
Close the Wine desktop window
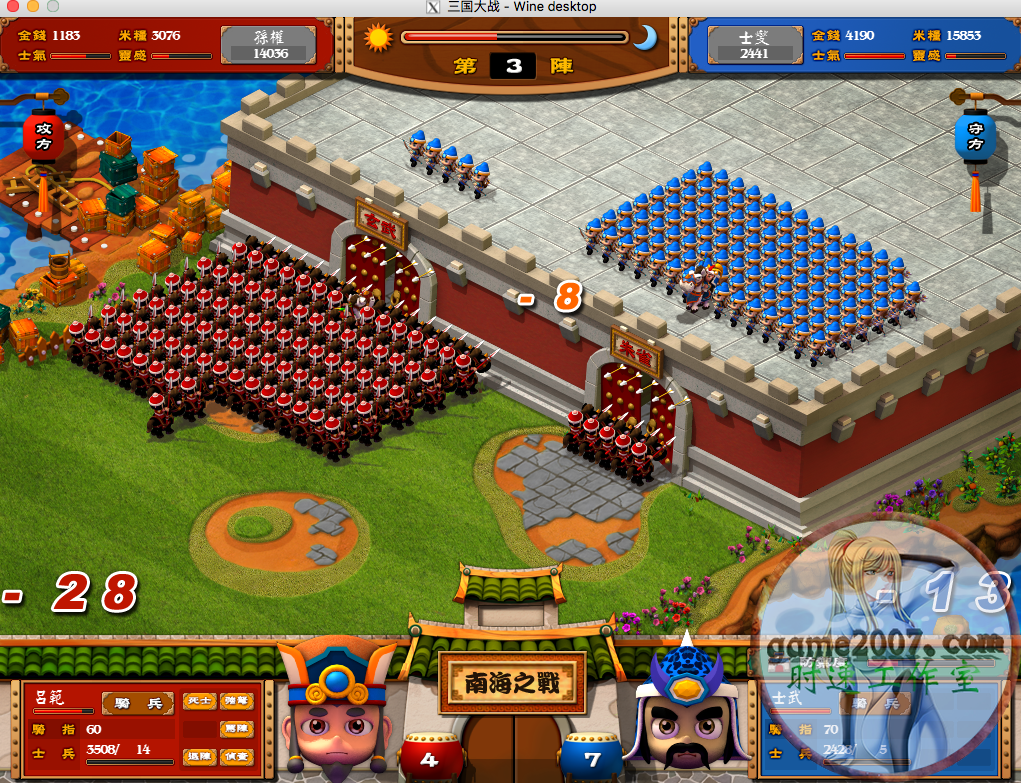[13, 7]
